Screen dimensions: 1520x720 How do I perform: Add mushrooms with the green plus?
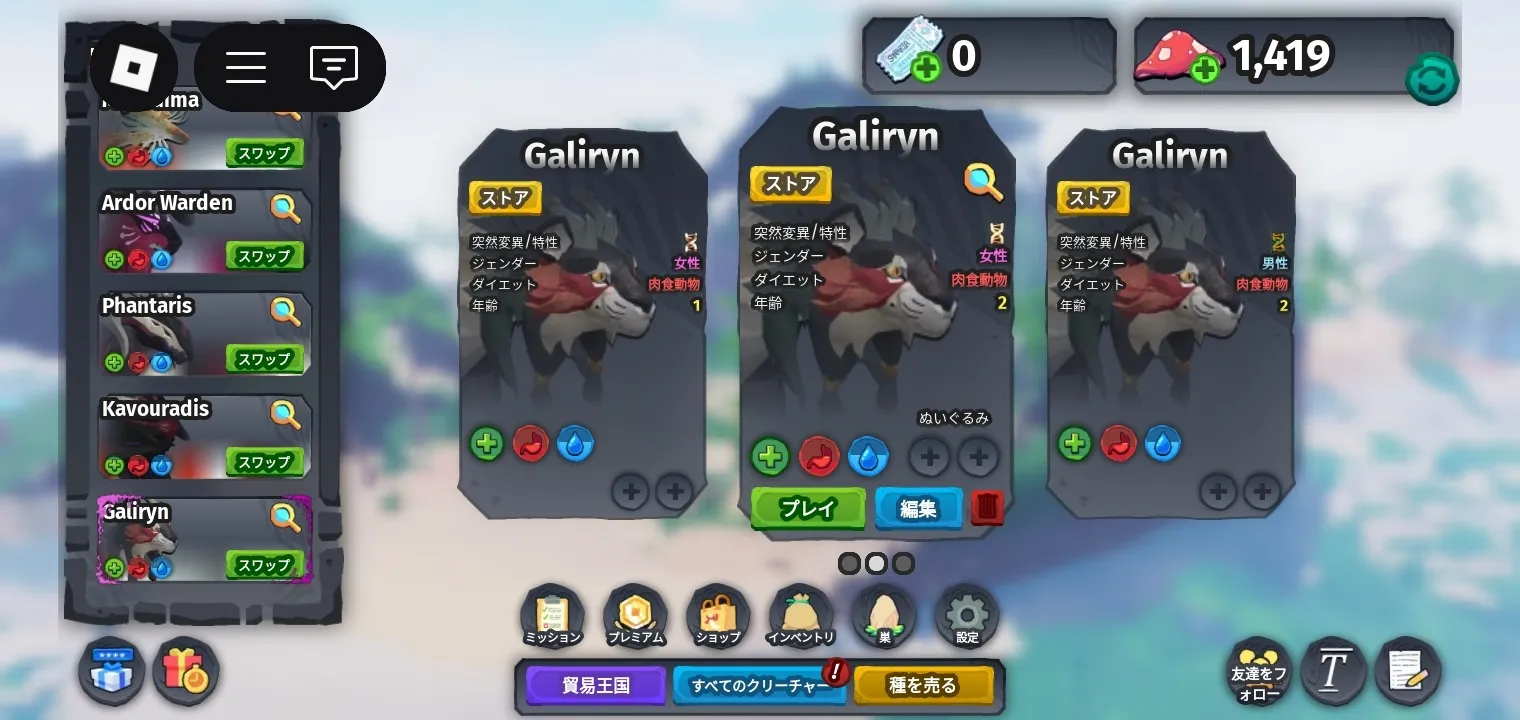point(1205,70)
